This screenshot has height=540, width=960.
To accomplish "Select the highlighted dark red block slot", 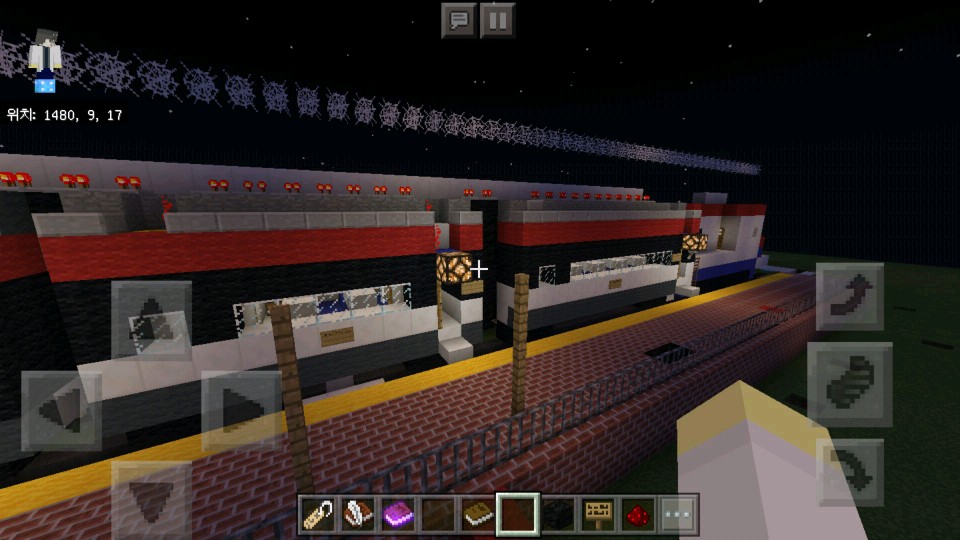I will [x=518, y=514].
